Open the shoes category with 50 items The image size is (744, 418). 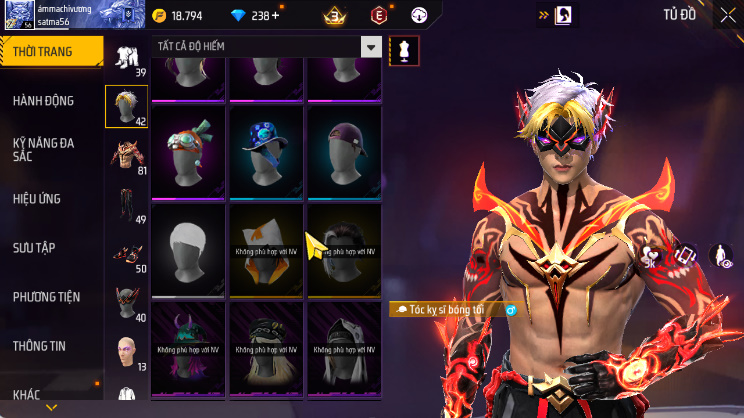point(127,255)
